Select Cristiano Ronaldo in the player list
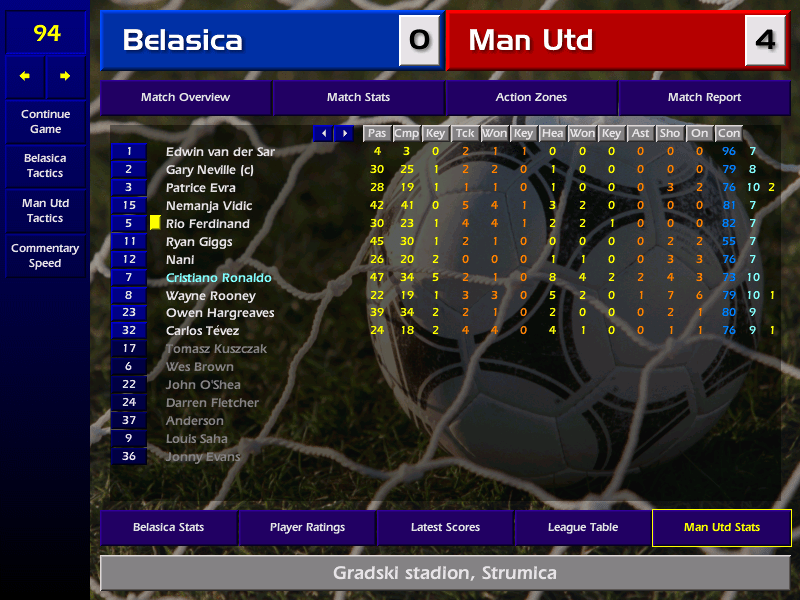Image resolution: width=800 pixels, height=600 pixels. click(219, 278)
